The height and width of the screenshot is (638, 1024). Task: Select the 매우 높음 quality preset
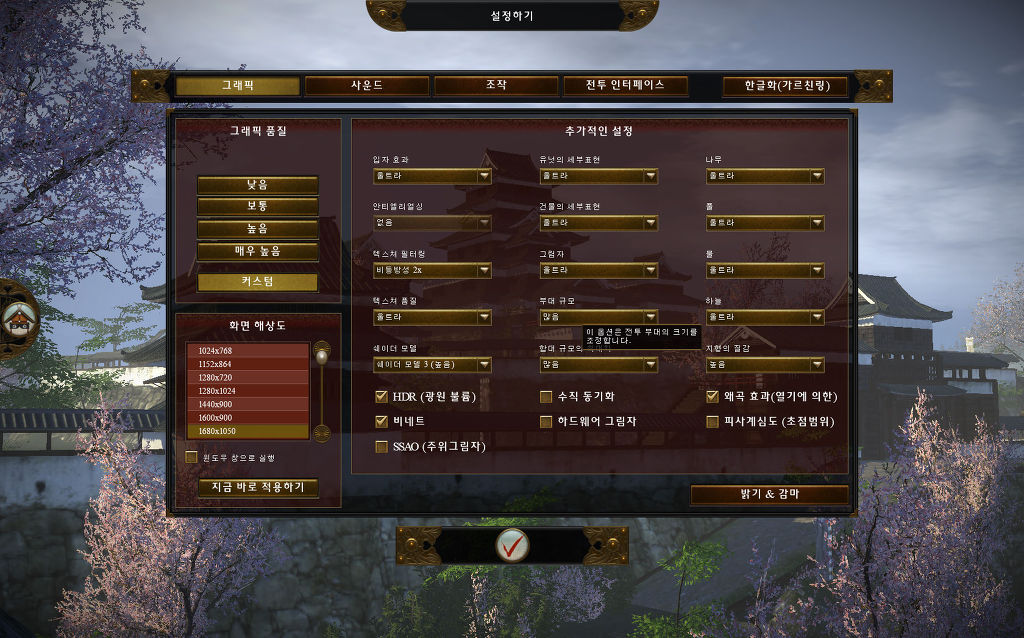(x=258, y=251)
